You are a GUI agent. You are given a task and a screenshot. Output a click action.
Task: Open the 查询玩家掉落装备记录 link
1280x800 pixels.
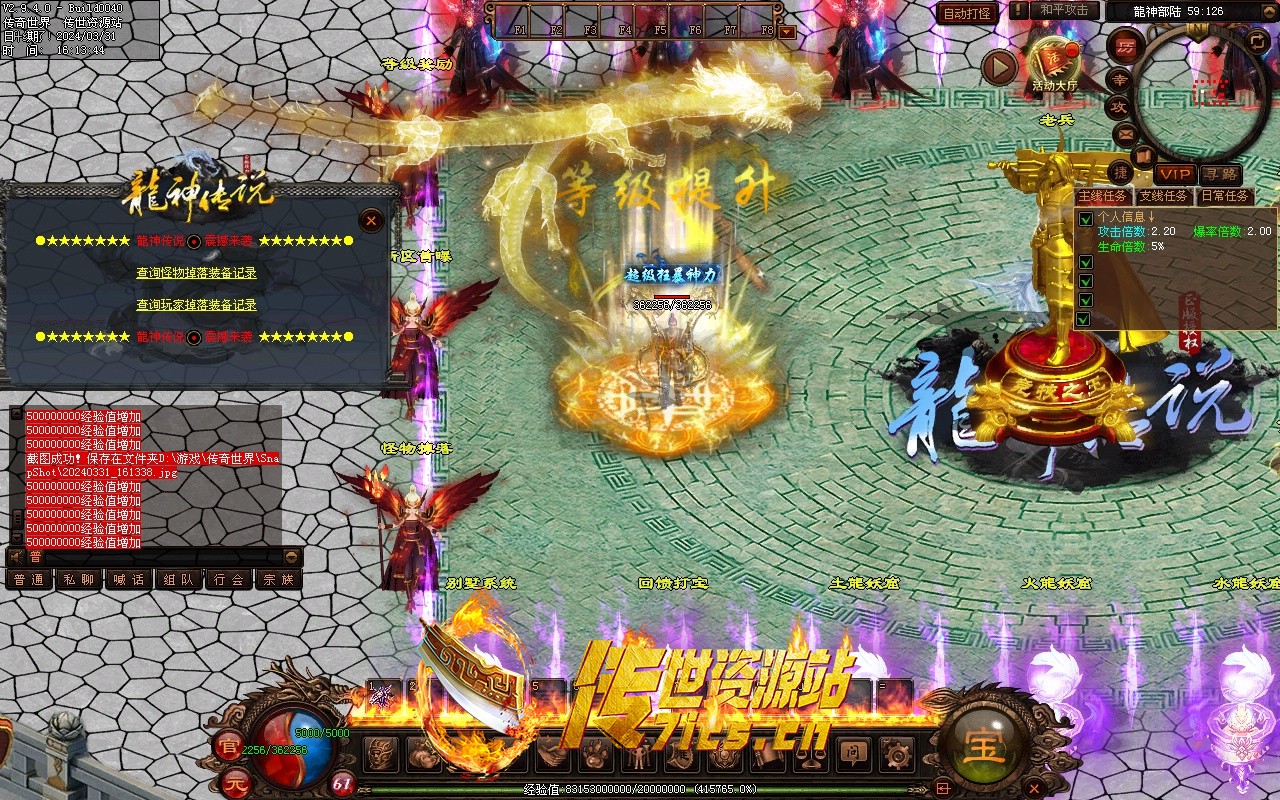(x=196, y=305)
